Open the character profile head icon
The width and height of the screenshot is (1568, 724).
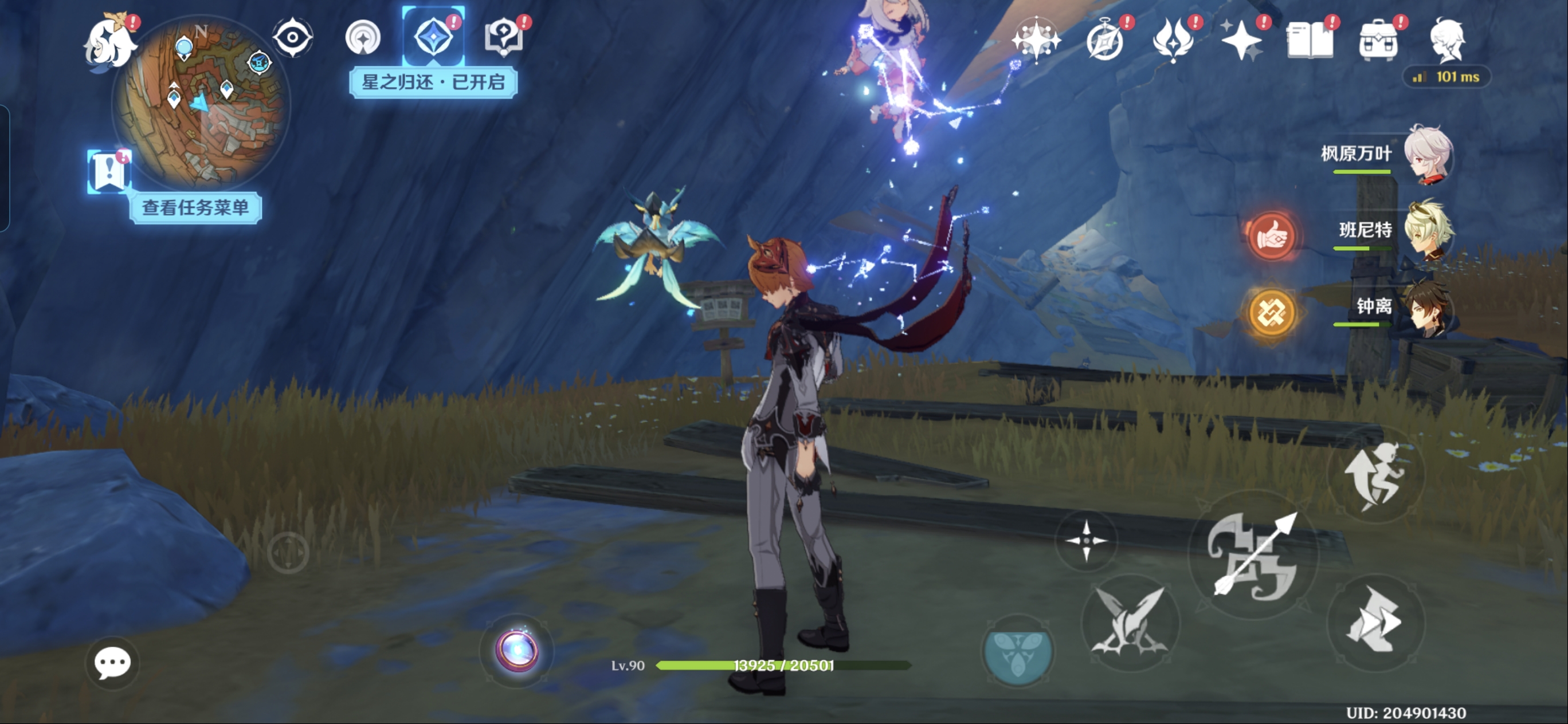pyautogui.click(x=1448, y=41)
